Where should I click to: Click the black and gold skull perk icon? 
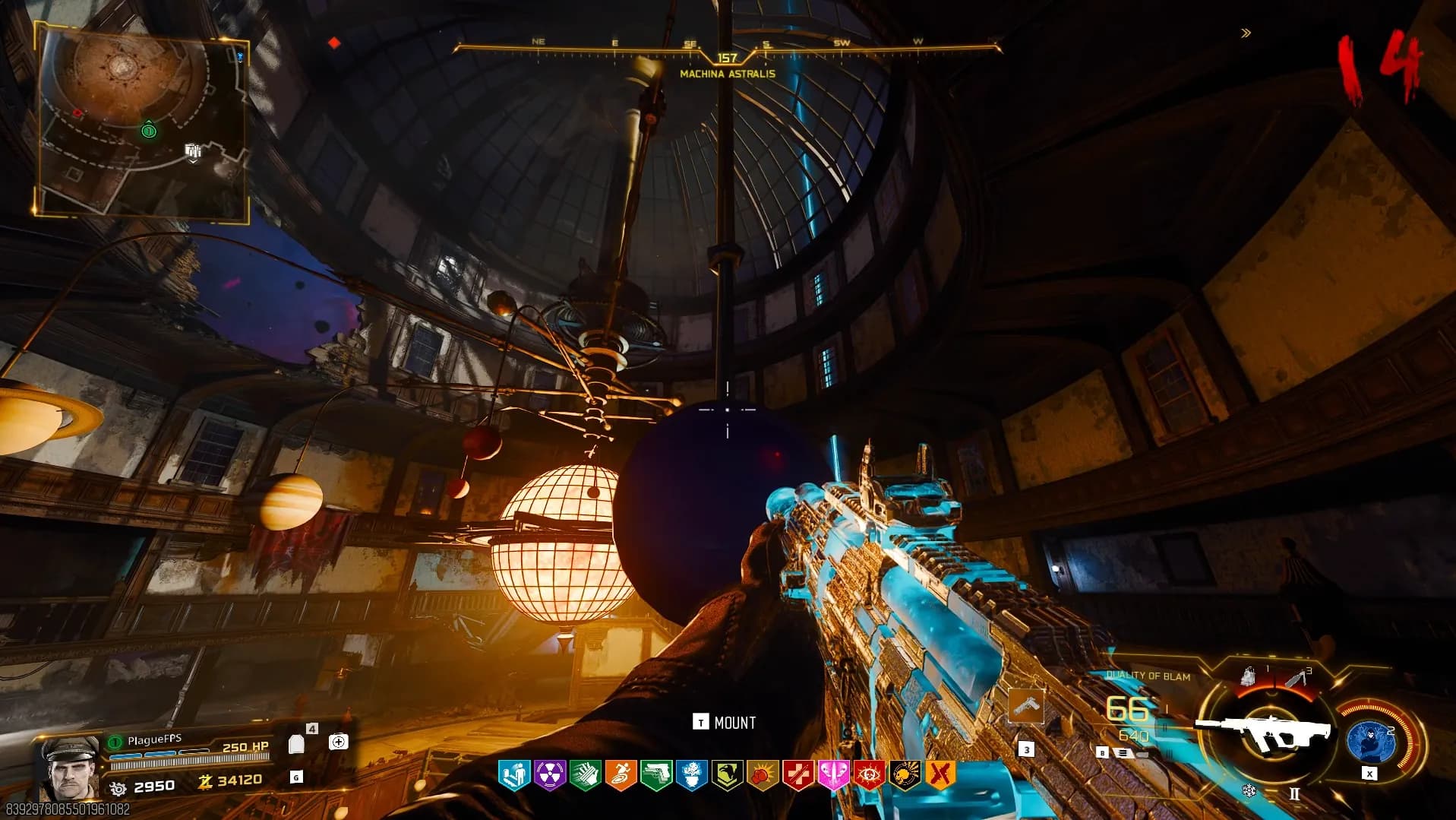click(905, 775)
